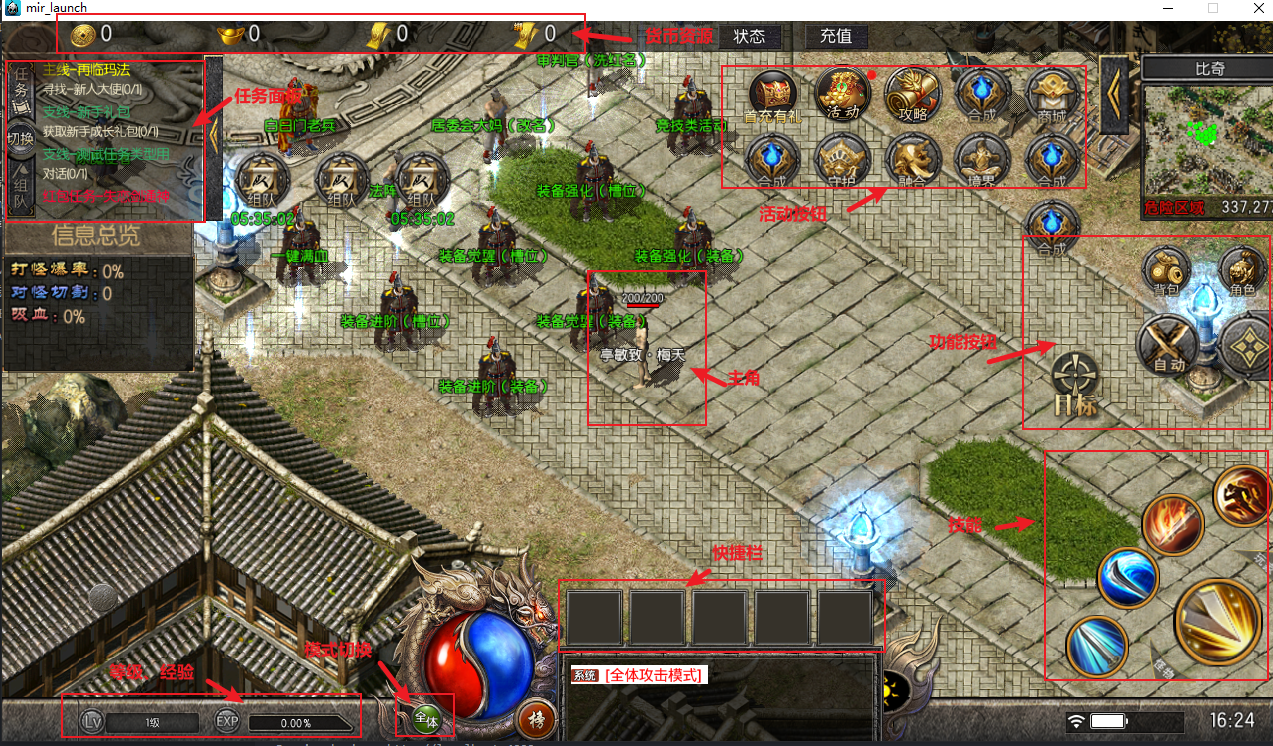Click the 目标 target crosshair button
This screenshot has width=1273, height=746.
click(1076, 382)
